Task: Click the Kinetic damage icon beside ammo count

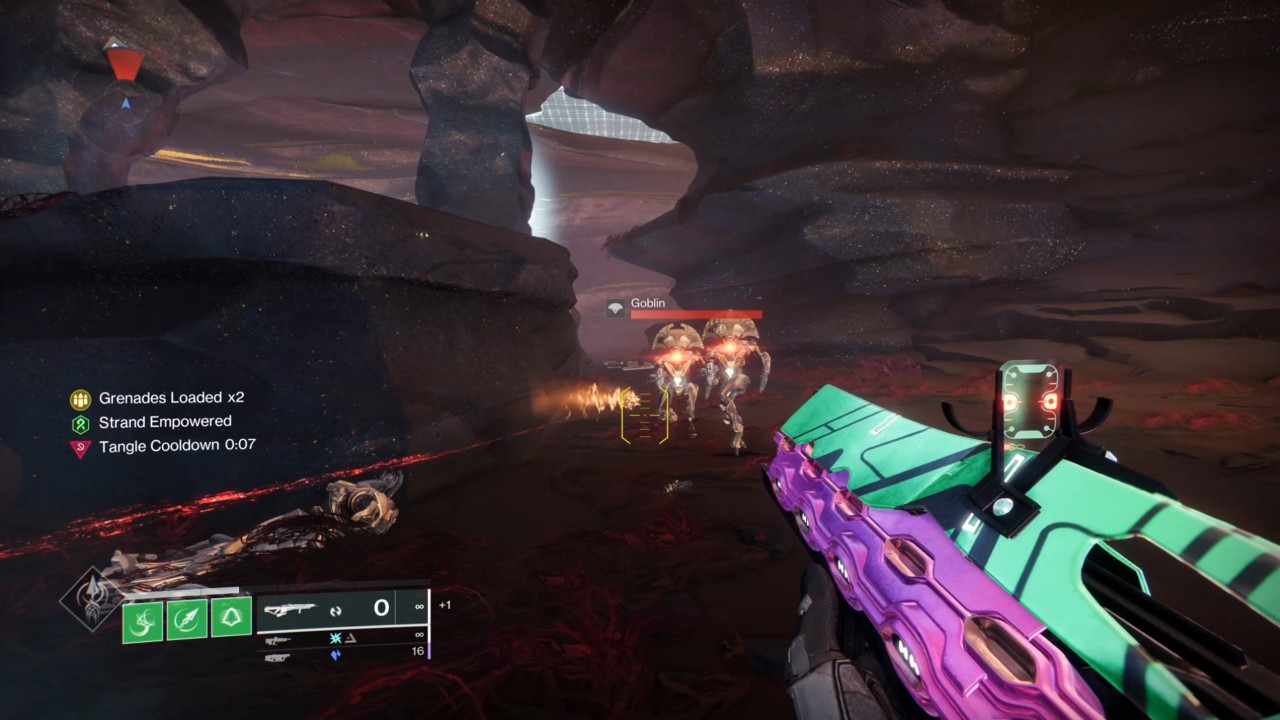Action: point(337,610)
